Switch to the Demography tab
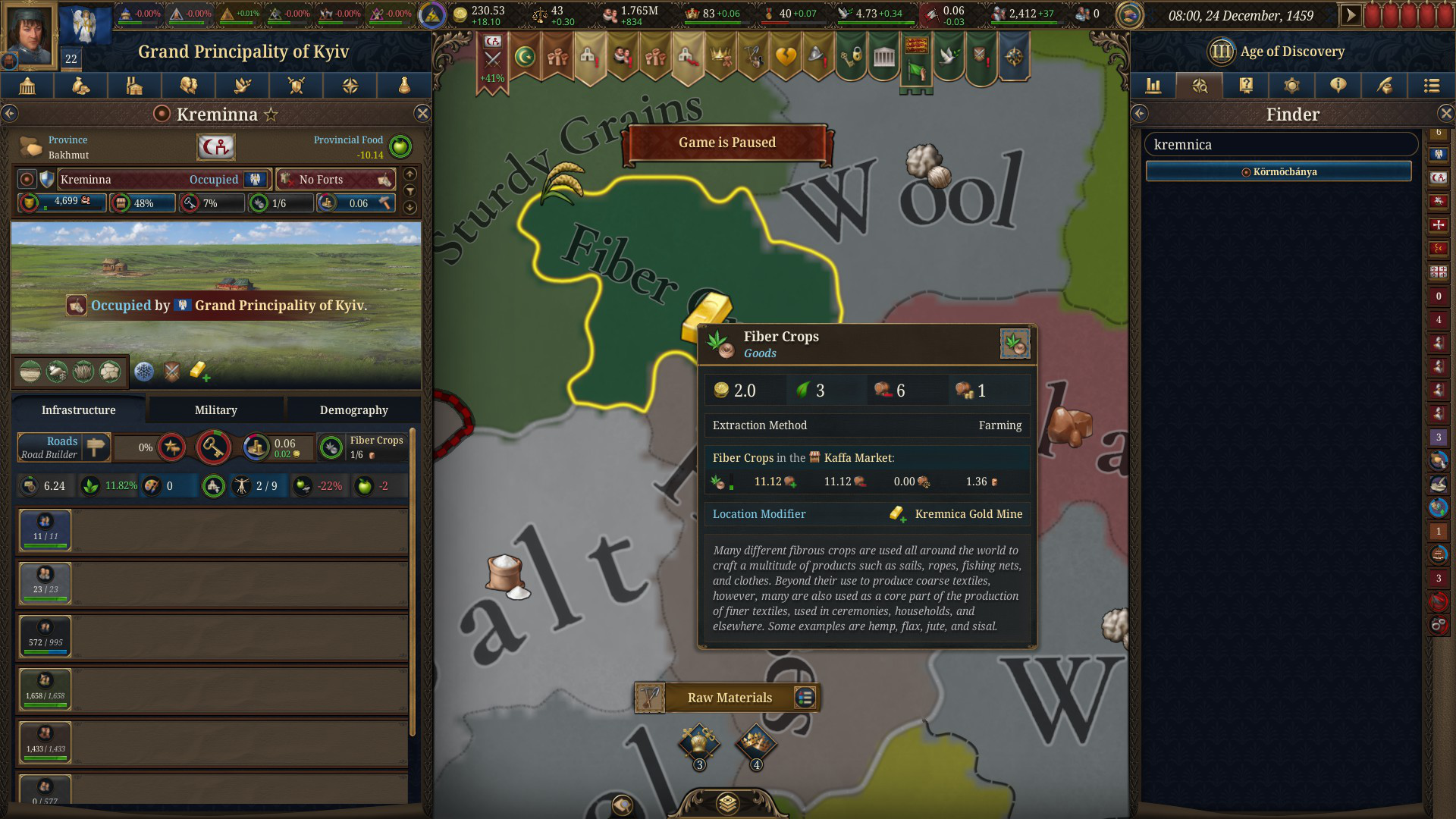This screenshot has height=819, width=1456. (x=353, y=409)
